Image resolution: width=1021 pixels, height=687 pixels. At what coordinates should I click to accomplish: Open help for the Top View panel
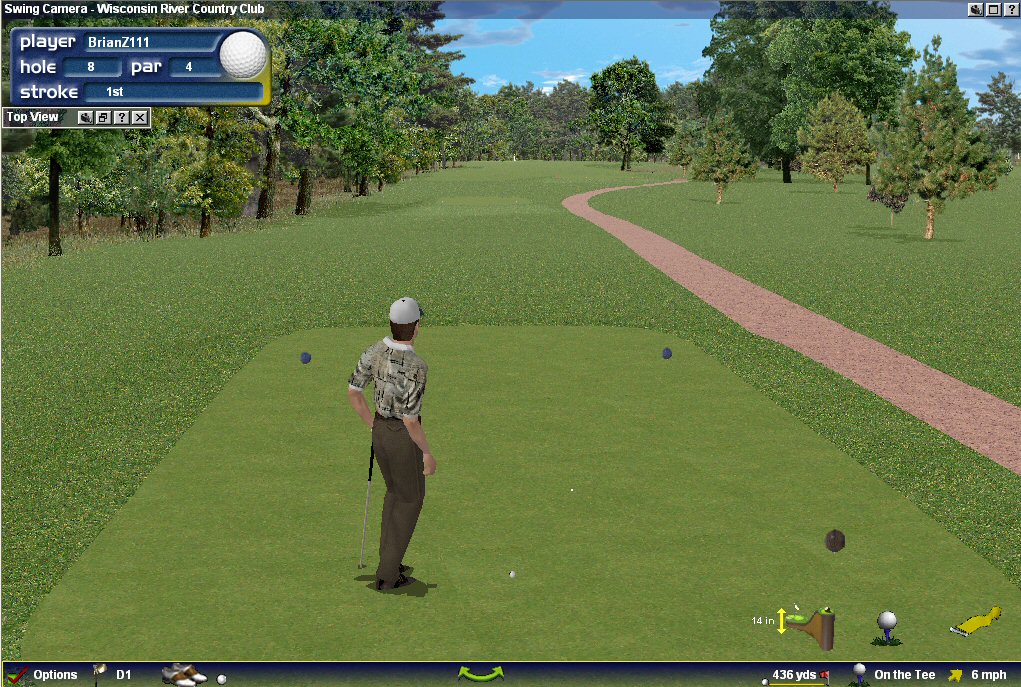[x=121, y=118]
